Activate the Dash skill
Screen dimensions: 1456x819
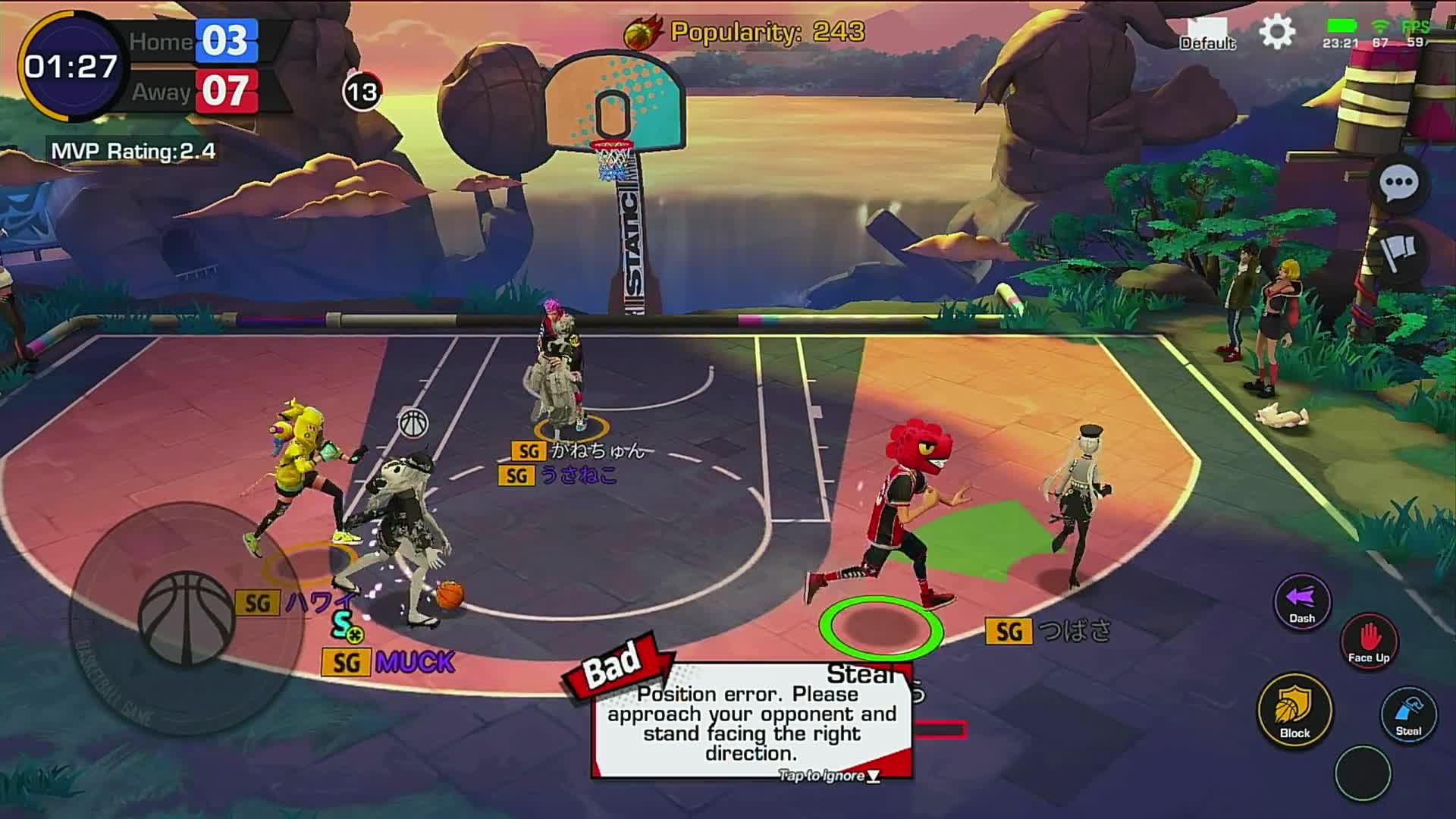click(1302, 602)
